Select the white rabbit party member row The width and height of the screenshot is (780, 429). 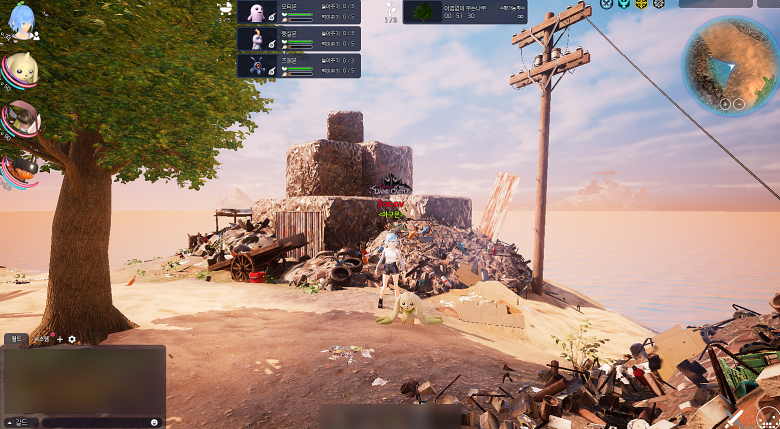298,39
